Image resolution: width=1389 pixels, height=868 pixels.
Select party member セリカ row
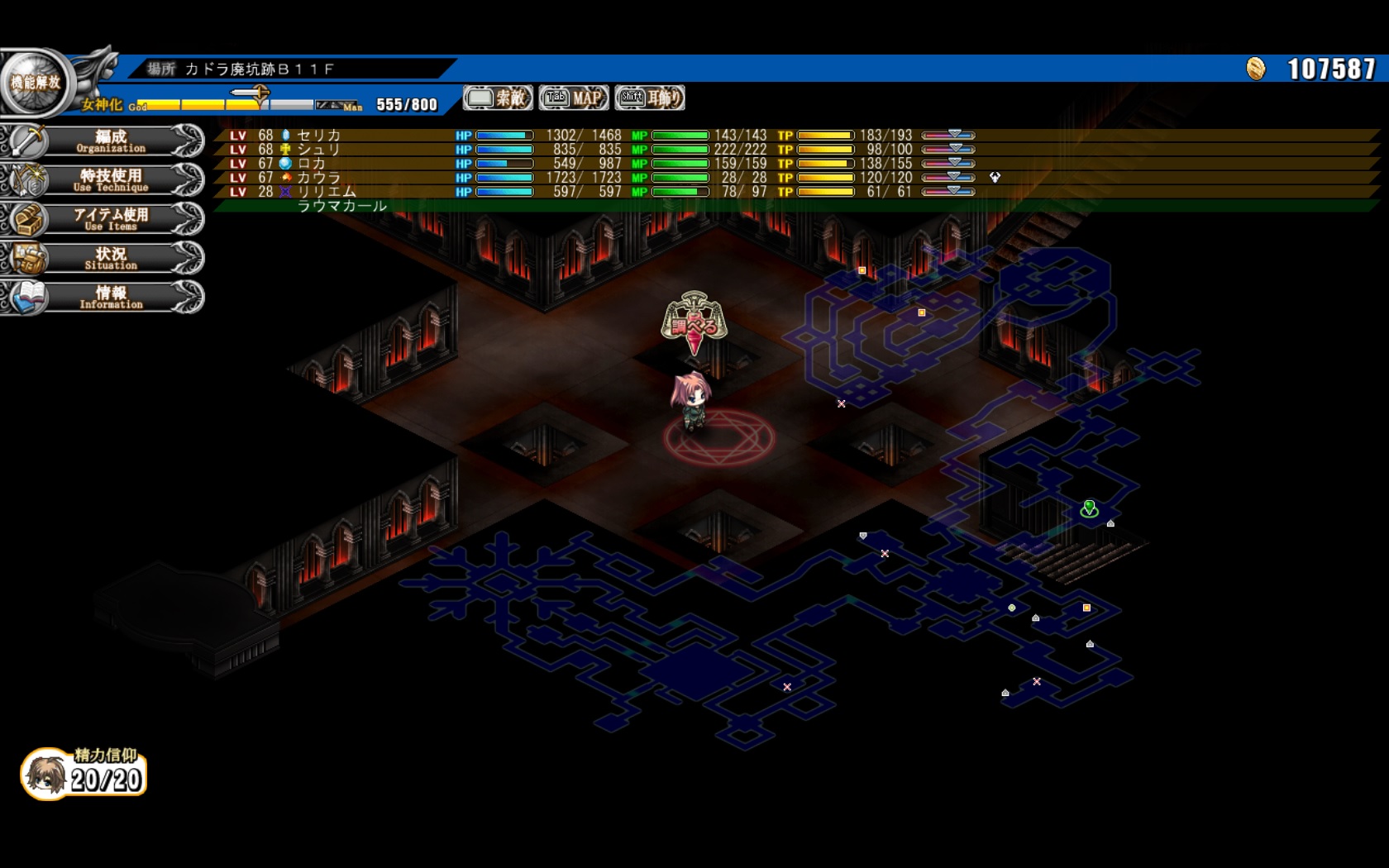tap(319, 136)
